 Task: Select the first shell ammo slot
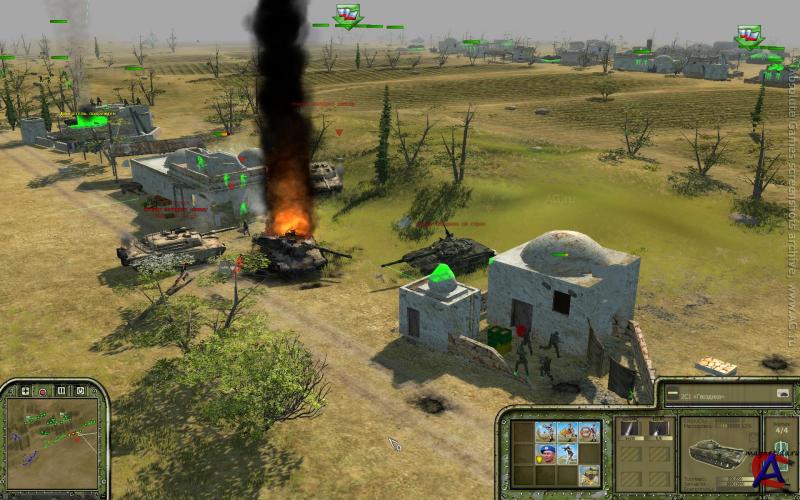coord(629,429)
